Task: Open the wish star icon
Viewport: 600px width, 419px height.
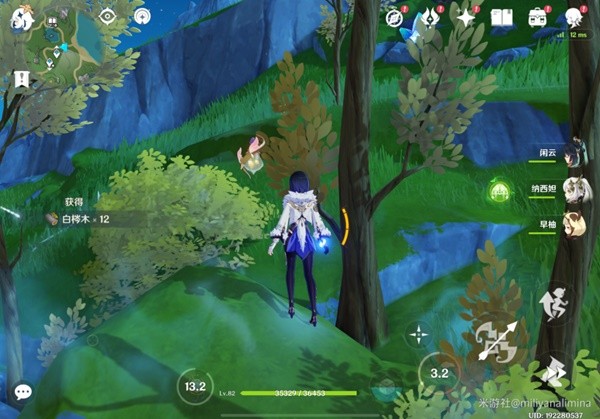Action: [466, 17]
